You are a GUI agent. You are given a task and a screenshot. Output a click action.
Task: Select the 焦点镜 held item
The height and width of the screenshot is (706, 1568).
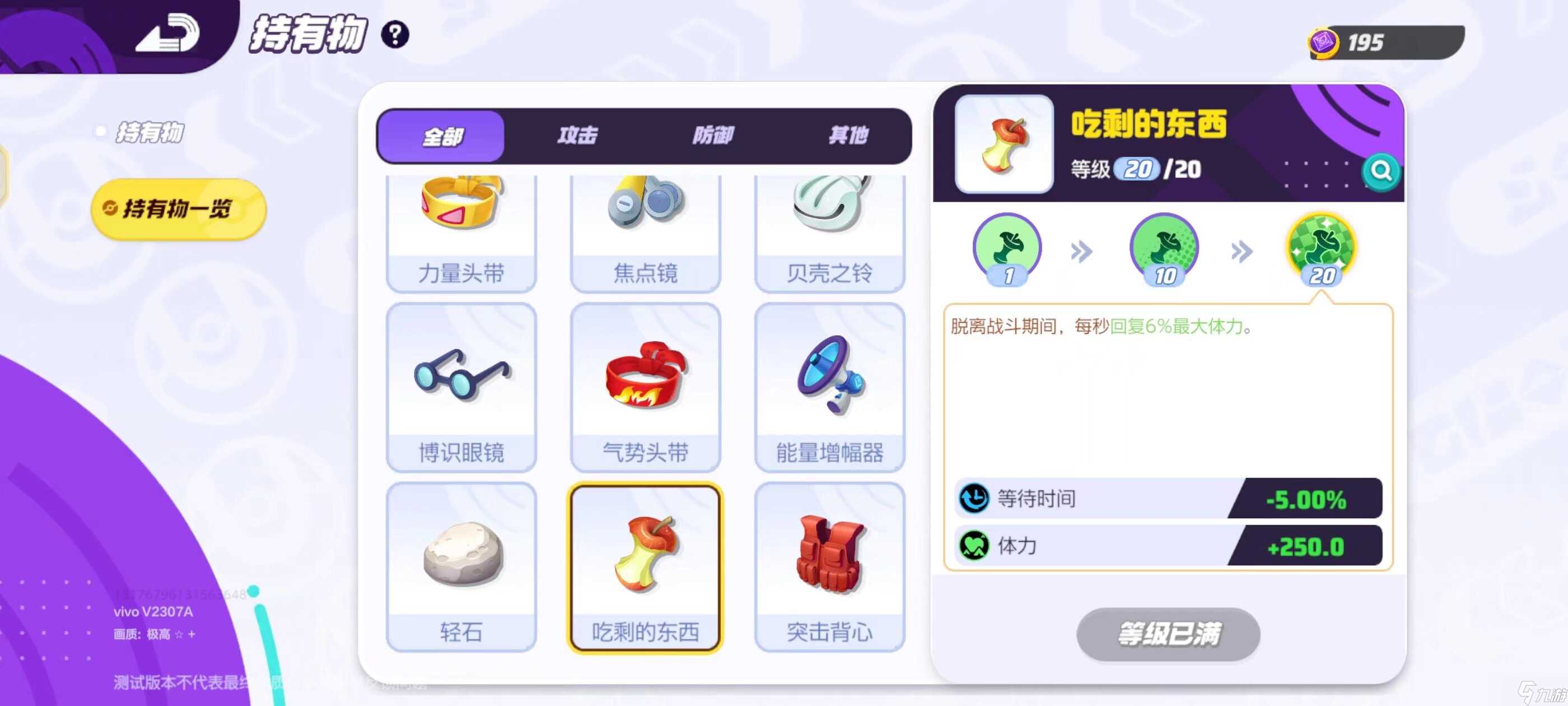click(645, 231)
